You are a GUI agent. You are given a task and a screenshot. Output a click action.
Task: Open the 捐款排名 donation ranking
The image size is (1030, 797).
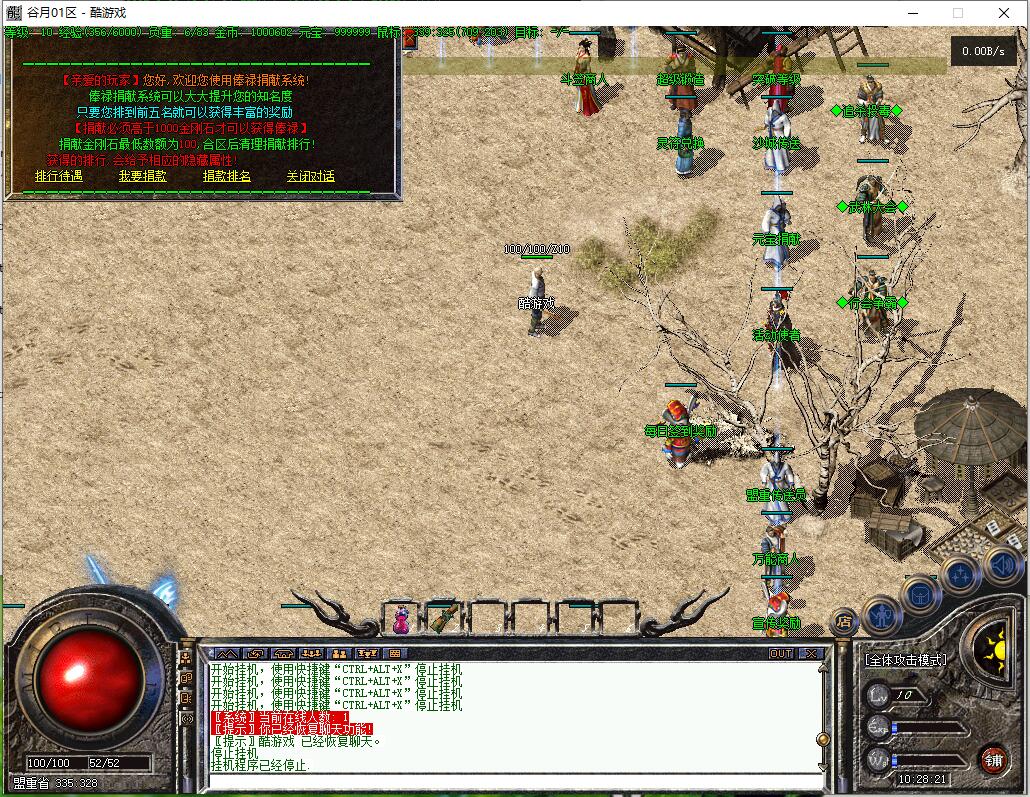(x=227, y=176)
